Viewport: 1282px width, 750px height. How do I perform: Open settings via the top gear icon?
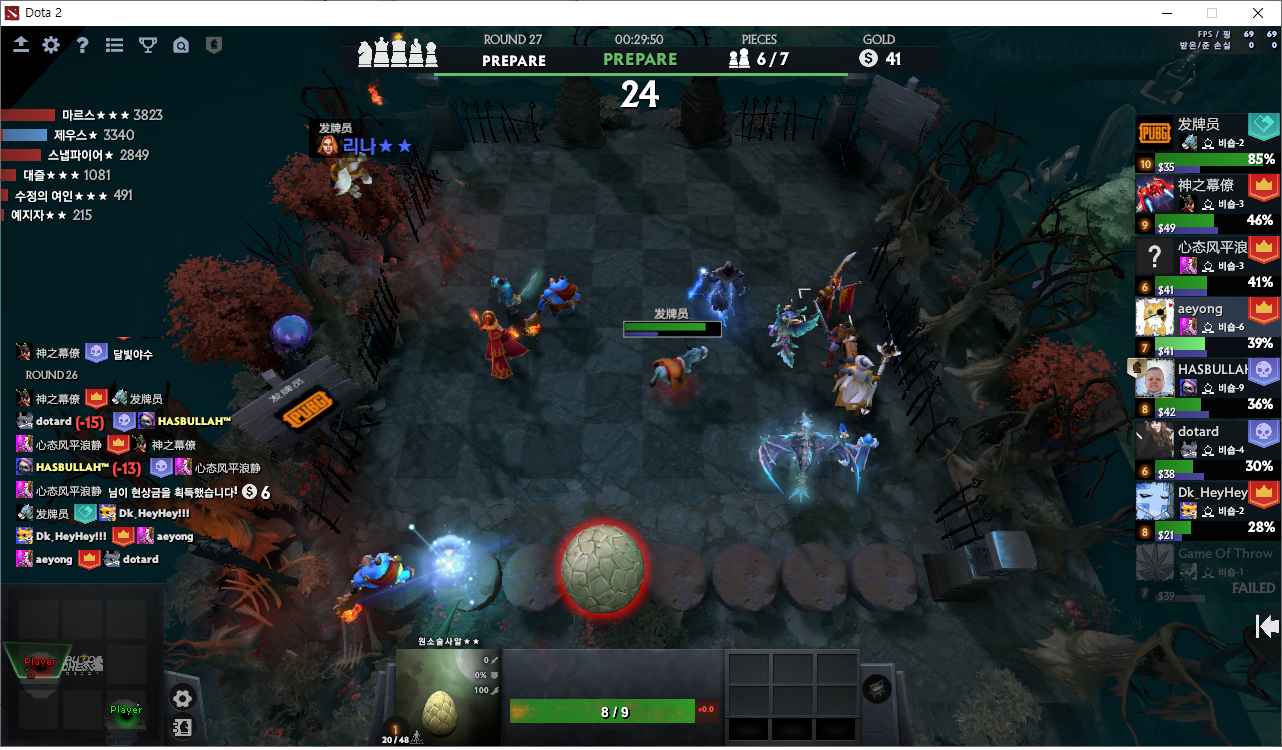pyautogui.click(x=51, y=45)
